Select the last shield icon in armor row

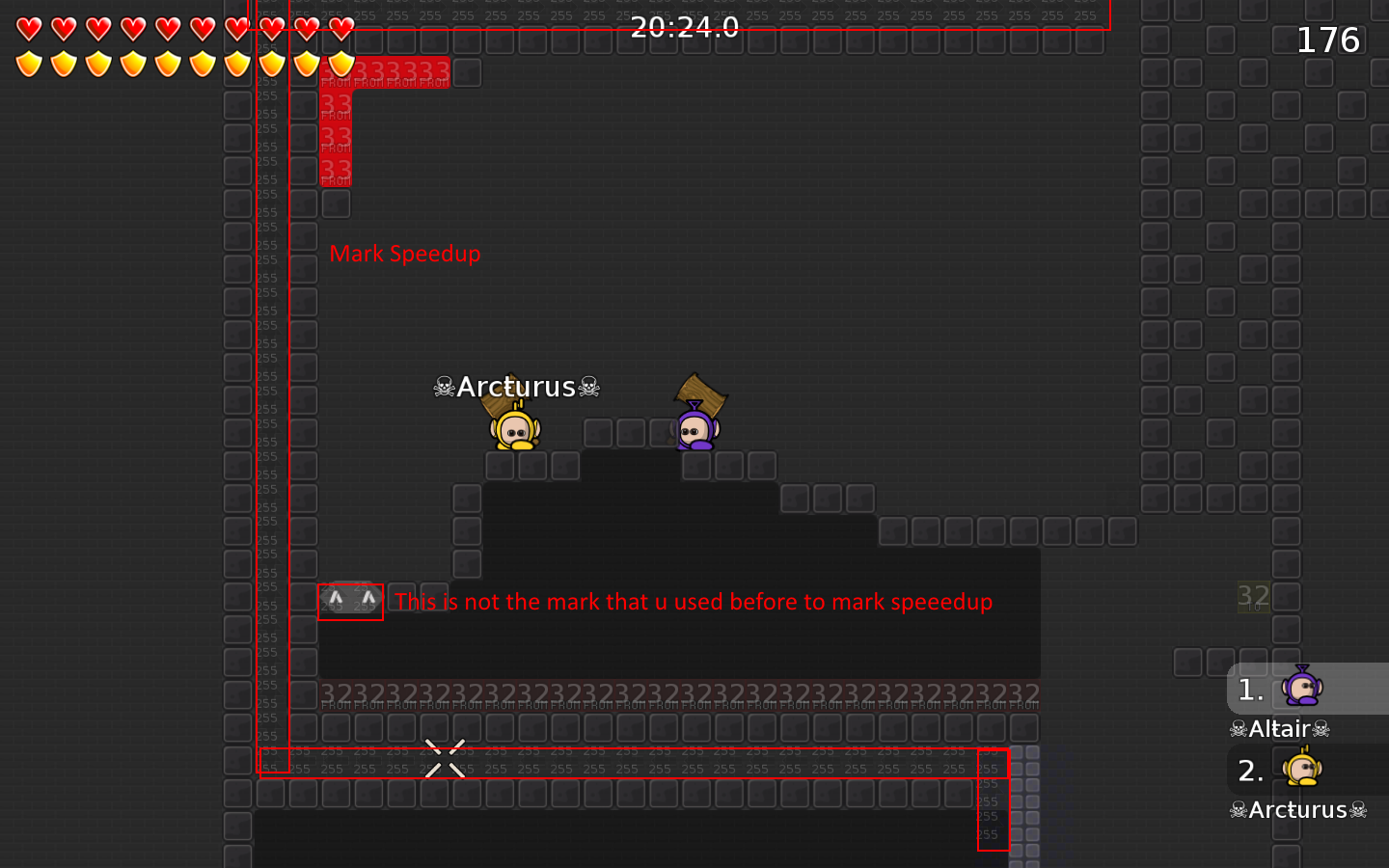(340, 65)
